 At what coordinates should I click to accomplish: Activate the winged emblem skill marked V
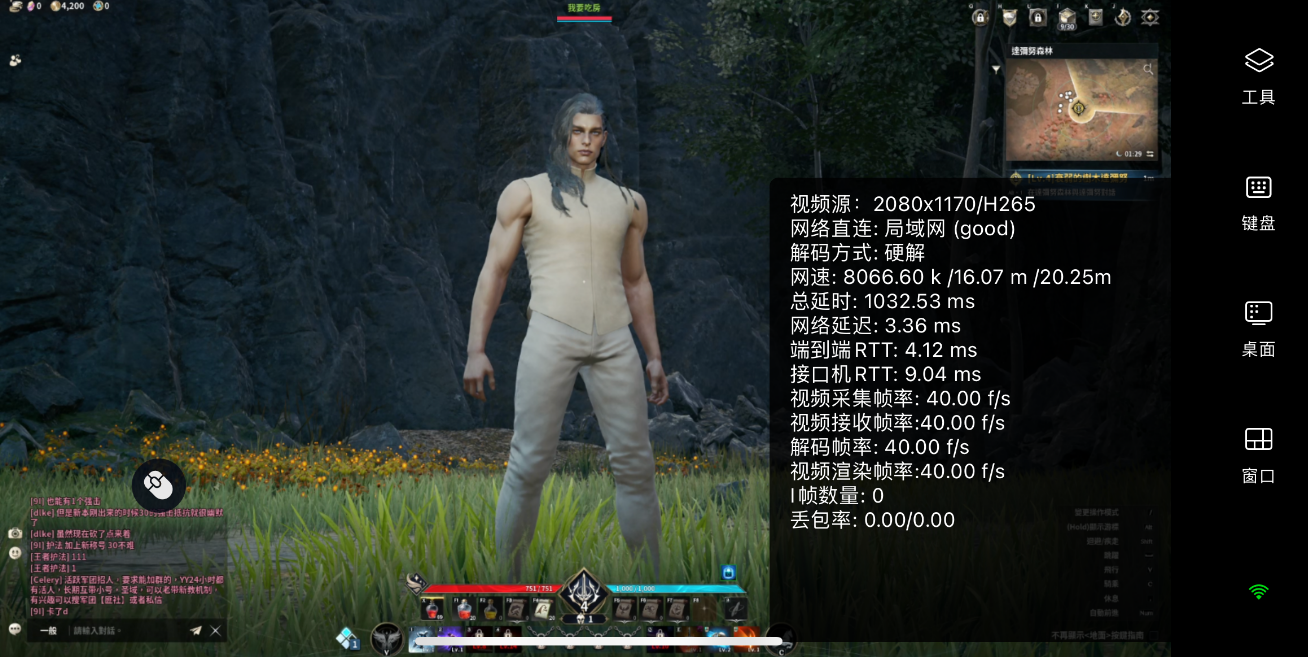pos(387,638)
